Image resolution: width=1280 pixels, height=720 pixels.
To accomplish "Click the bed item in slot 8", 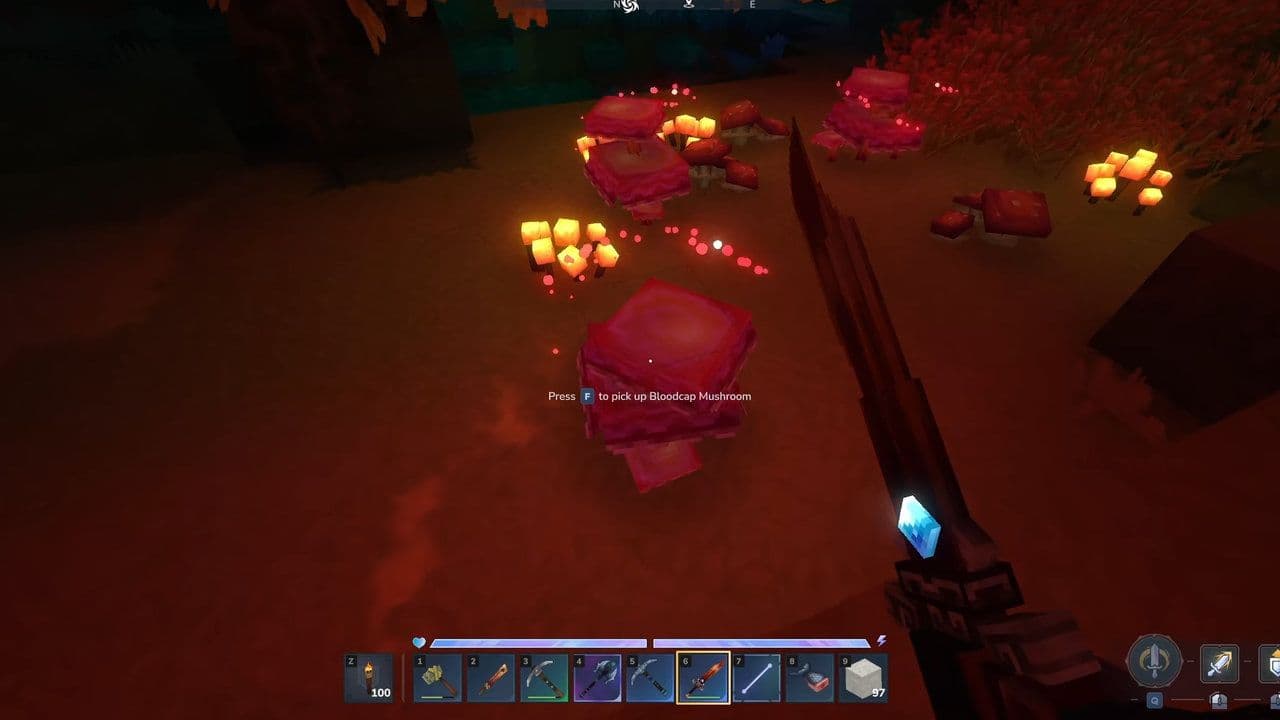I will click(x=809, y=678).
